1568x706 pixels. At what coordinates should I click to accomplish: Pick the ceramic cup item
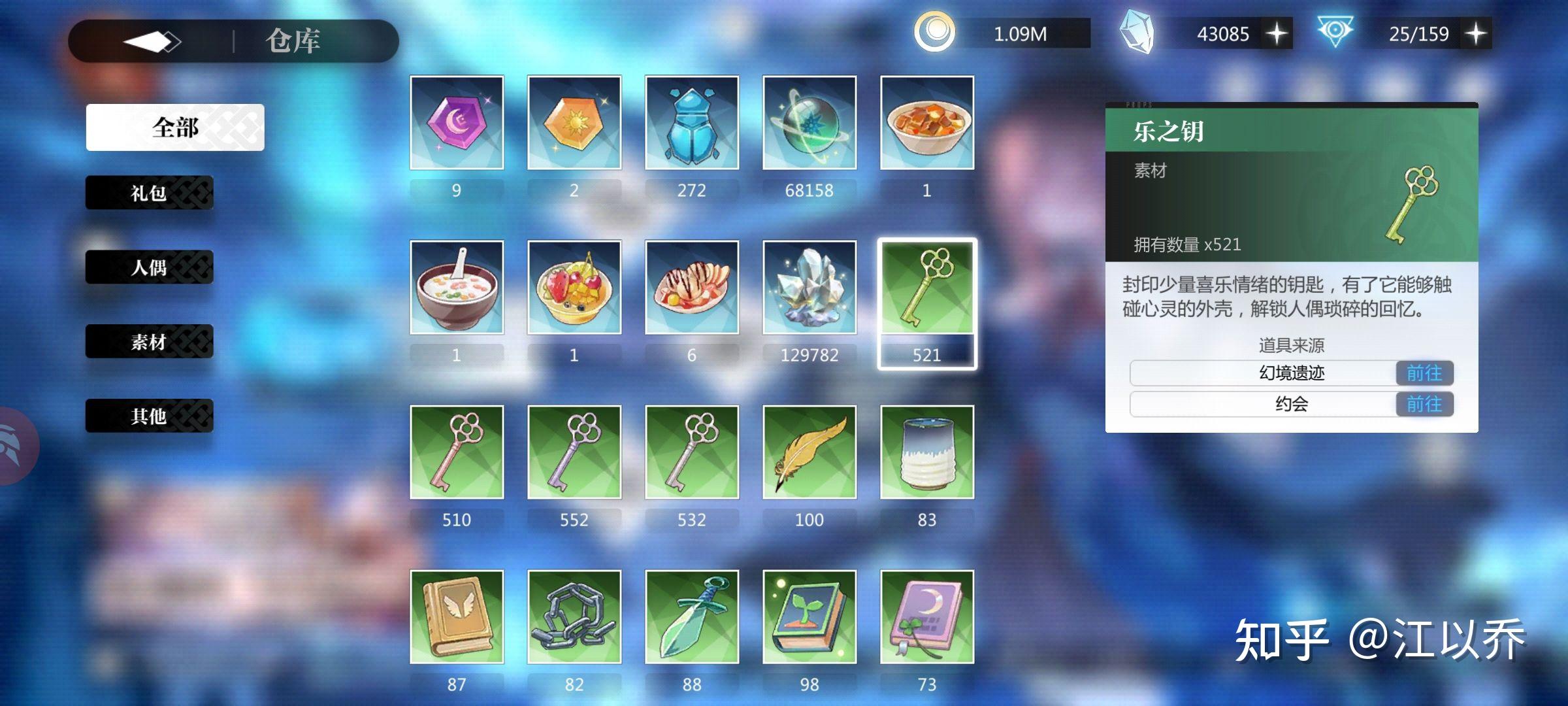tap(927, 452)
